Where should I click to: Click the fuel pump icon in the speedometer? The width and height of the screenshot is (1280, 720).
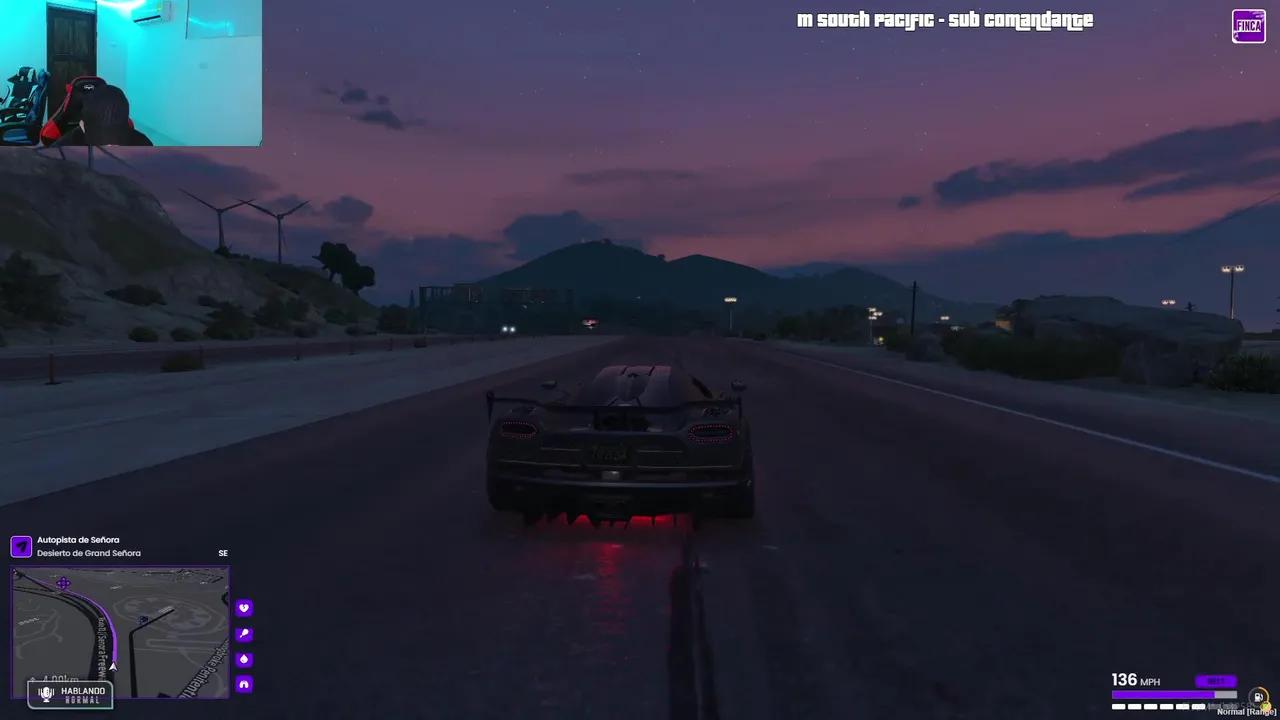(x=1257, y=696)
